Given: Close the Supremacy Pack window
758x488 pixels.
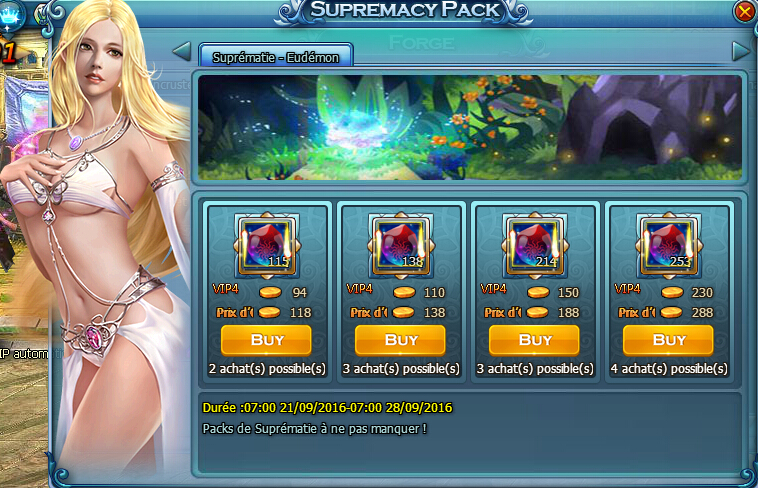Looking at the screenshot, I should 744,11.
